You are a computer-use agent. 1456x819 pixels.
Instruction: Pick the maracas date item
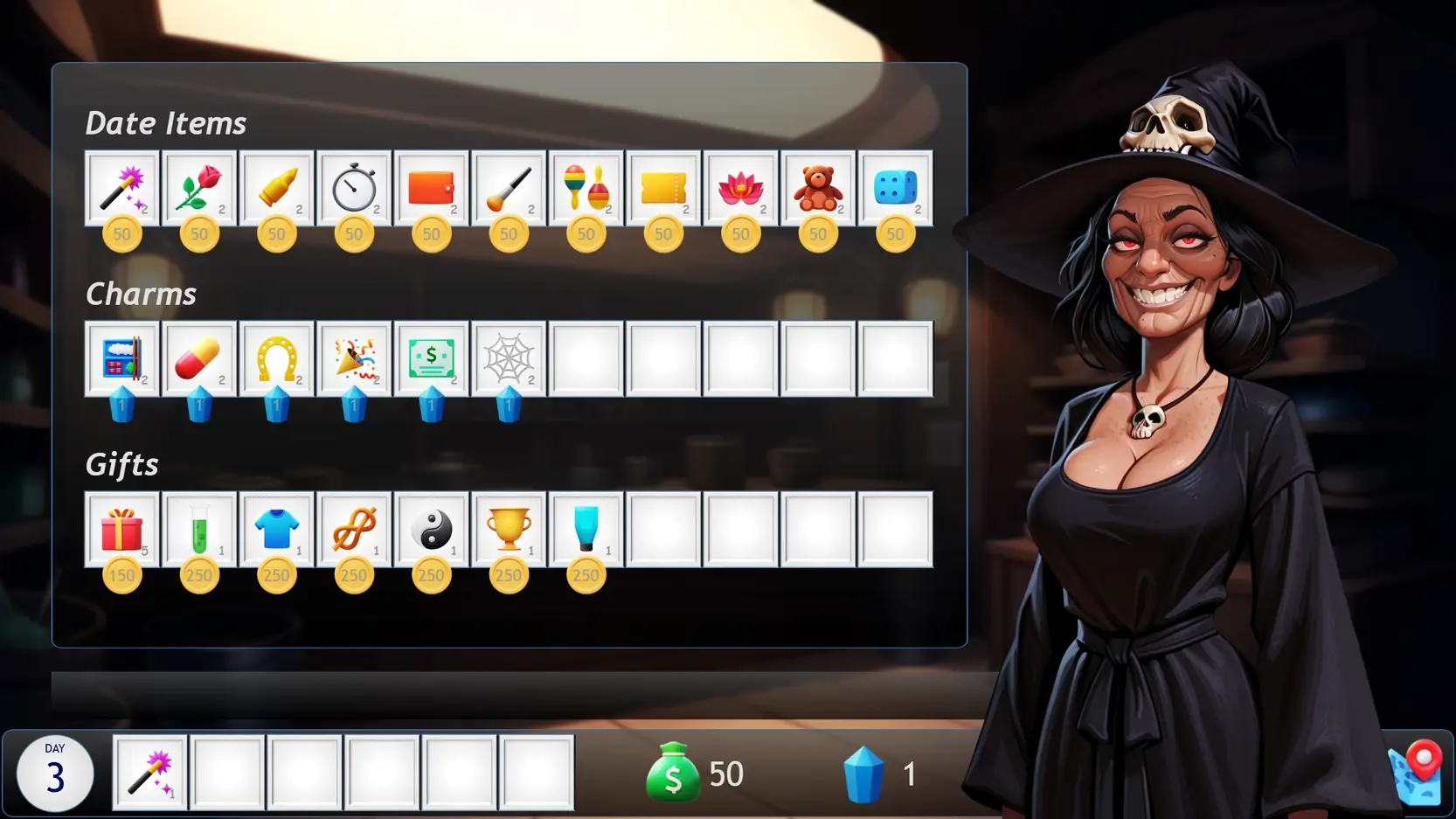[x=586, y=188]
